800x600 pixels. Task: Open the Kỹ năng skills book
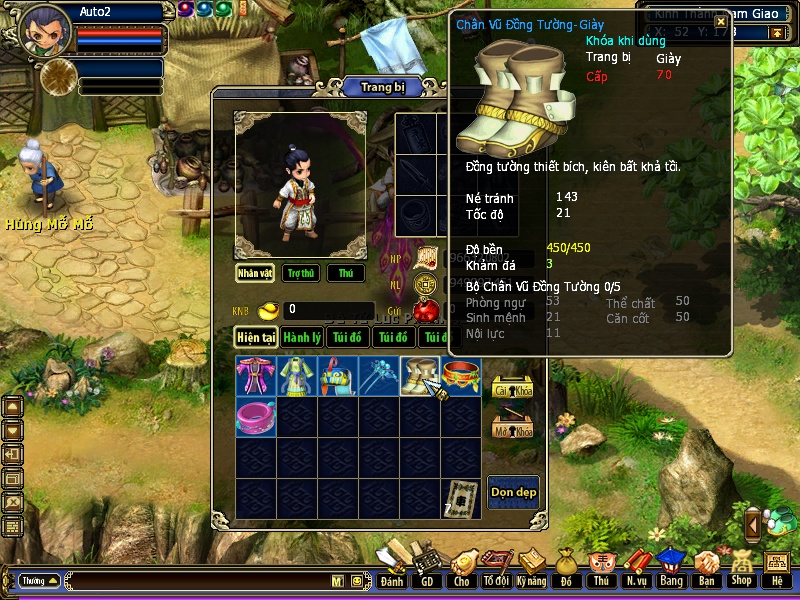531,568
